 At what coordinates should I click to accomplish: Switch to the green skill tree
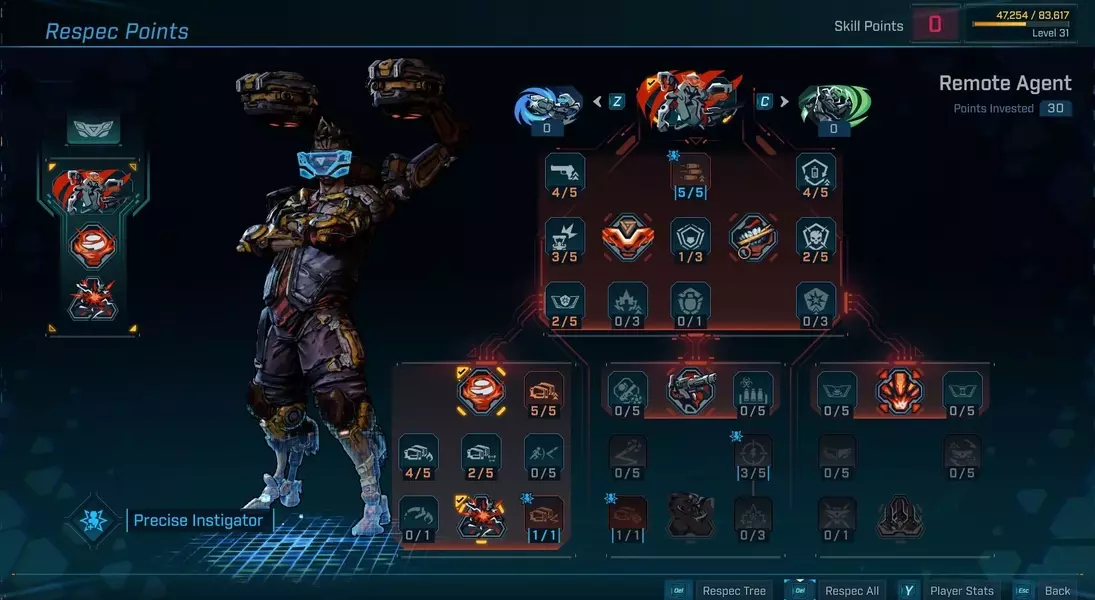(833, 105)
